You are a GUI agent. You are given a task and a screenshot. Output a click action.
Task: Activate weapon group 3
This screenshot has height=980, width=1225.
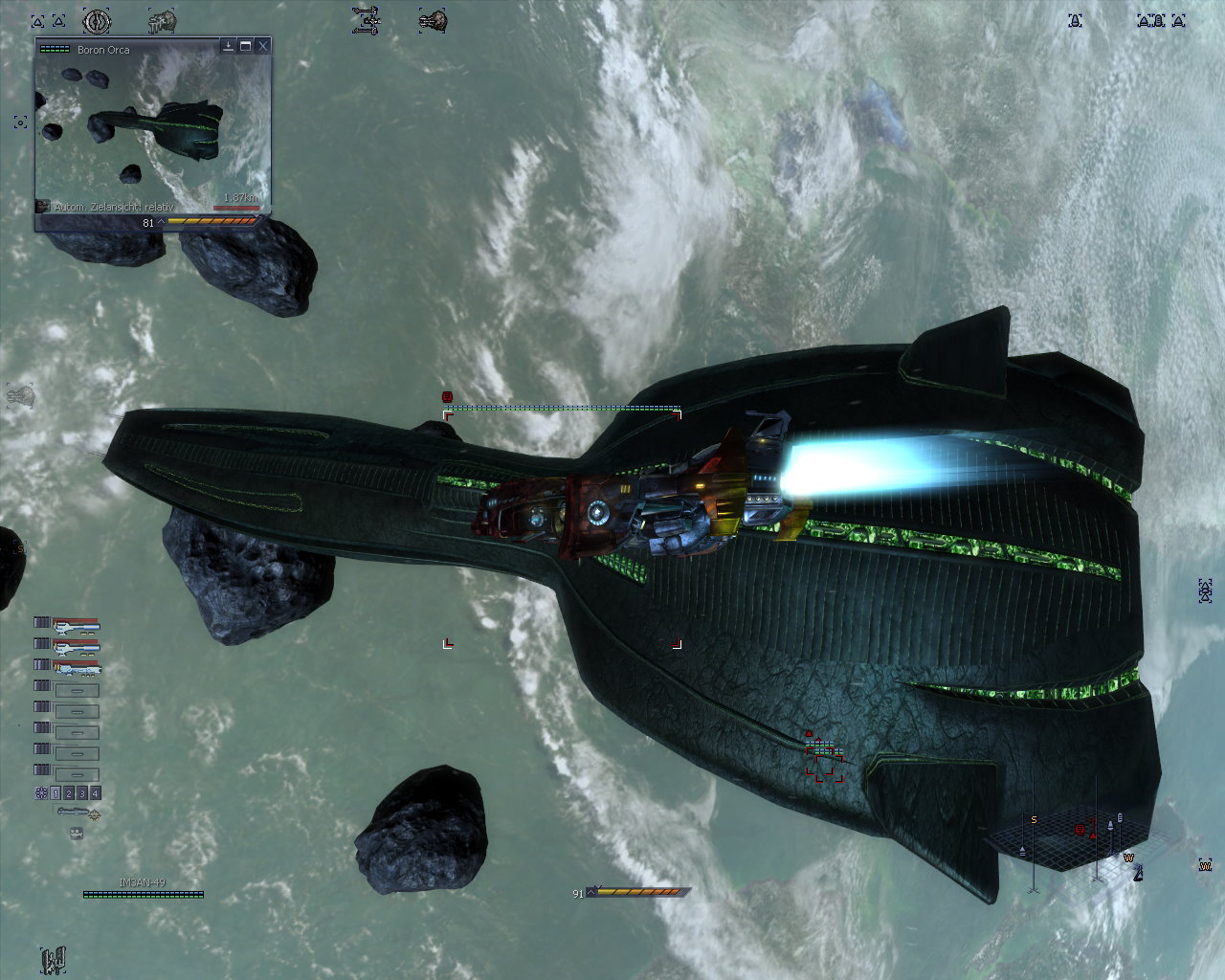(x=82, y=793)
